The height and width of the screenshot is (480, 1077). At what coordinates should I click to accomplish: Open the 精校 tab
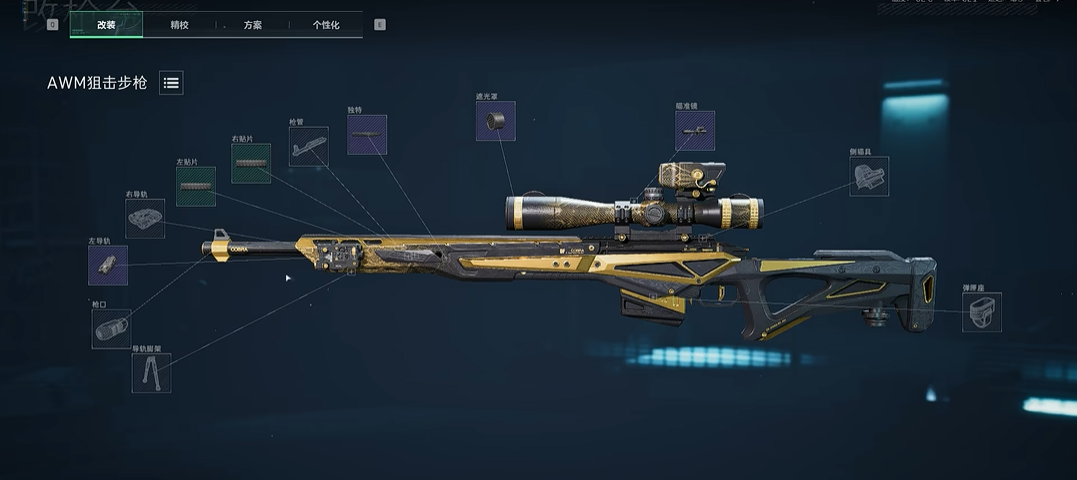pyautogui.click(x=179, y=25)
